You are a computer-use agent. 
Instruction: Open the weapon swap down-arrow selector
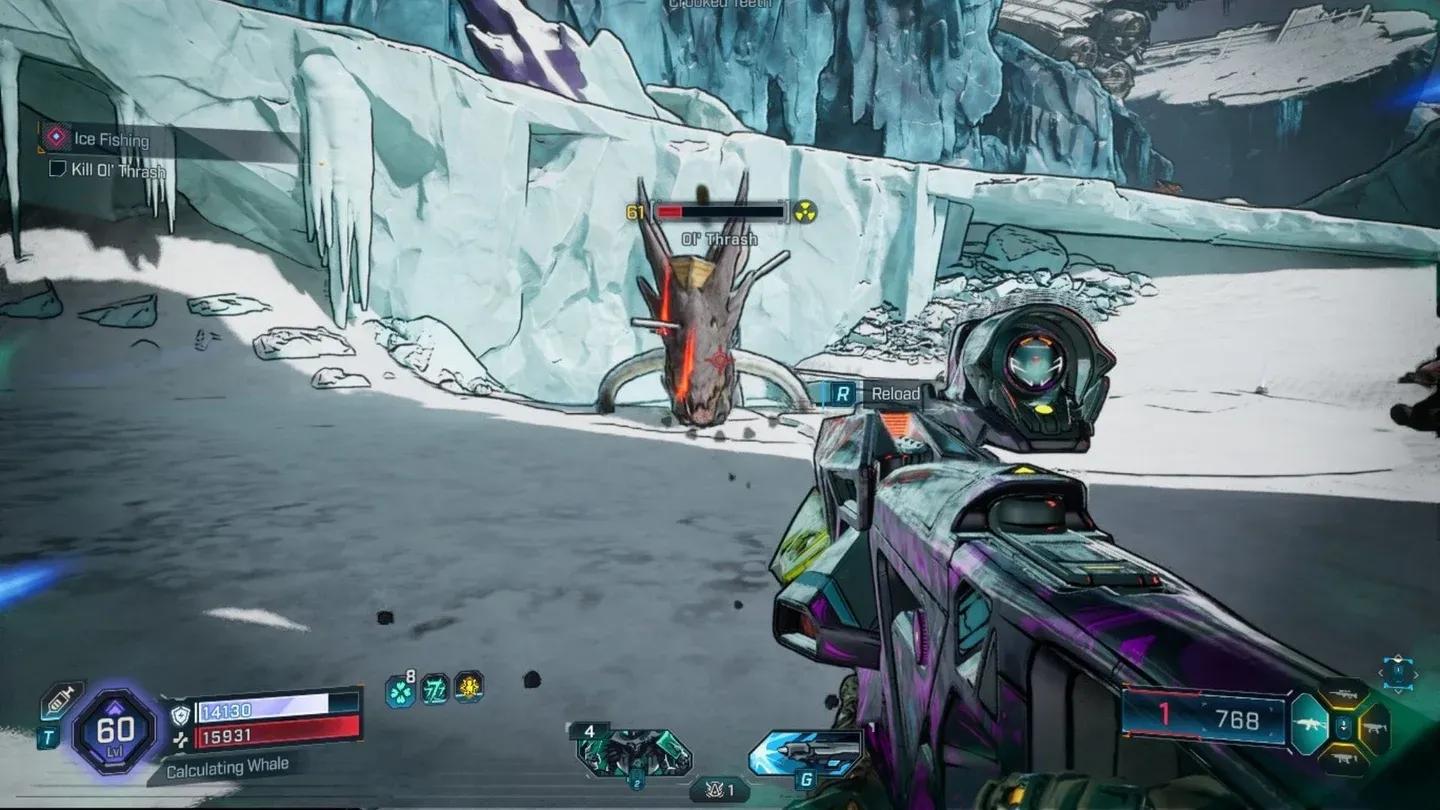click(1343, 725)
